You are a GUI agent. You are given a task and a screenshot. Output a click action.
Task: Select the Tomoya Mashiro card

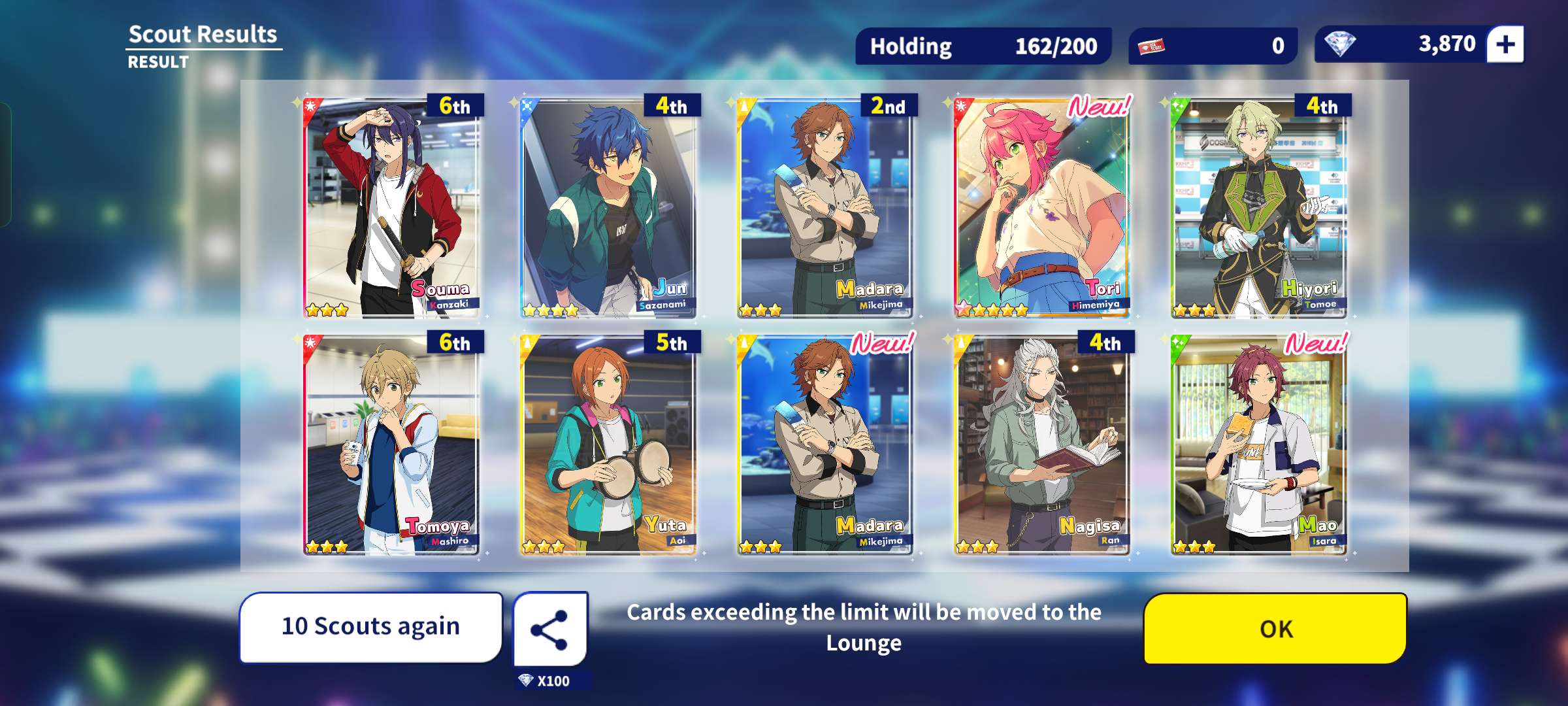(391, 445)
